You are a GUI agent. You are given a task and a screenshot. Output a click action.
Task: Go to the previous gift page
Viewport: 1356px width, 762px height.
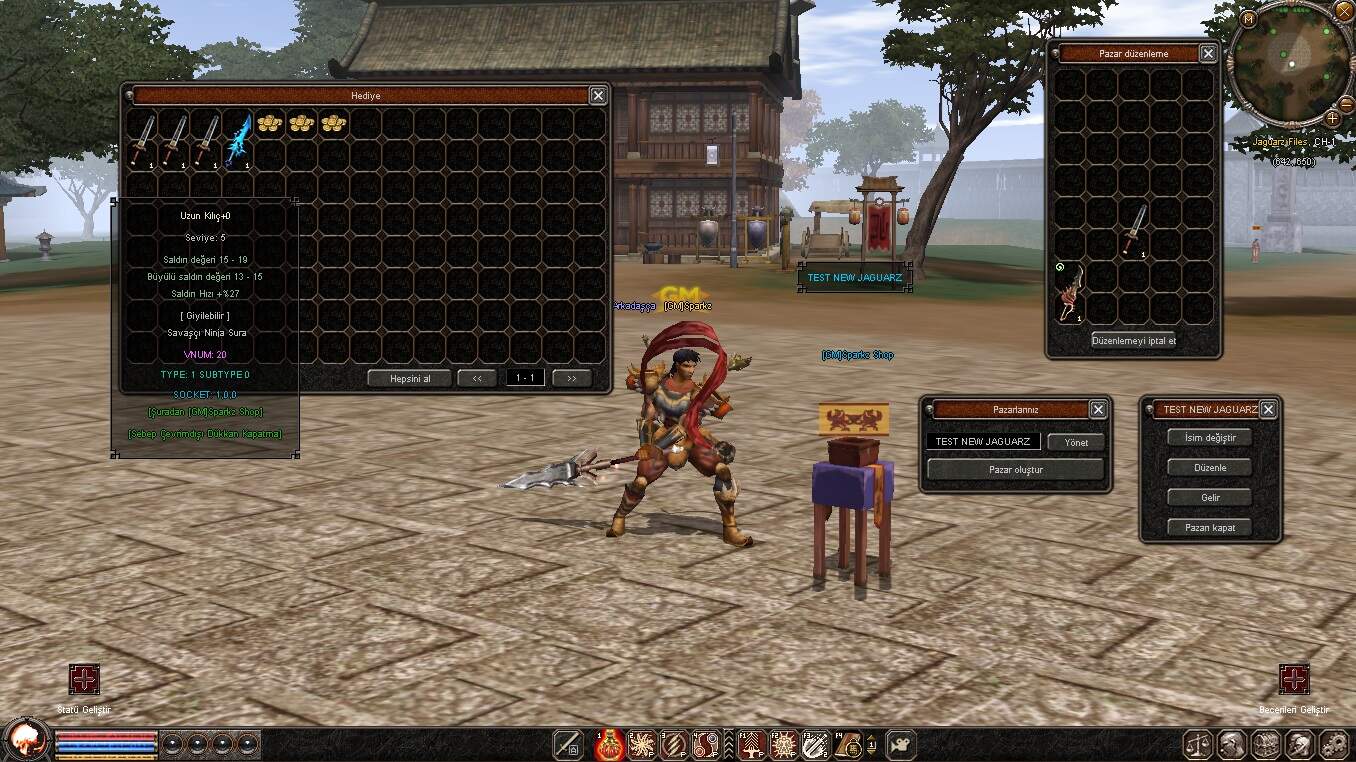click(477, 378)
